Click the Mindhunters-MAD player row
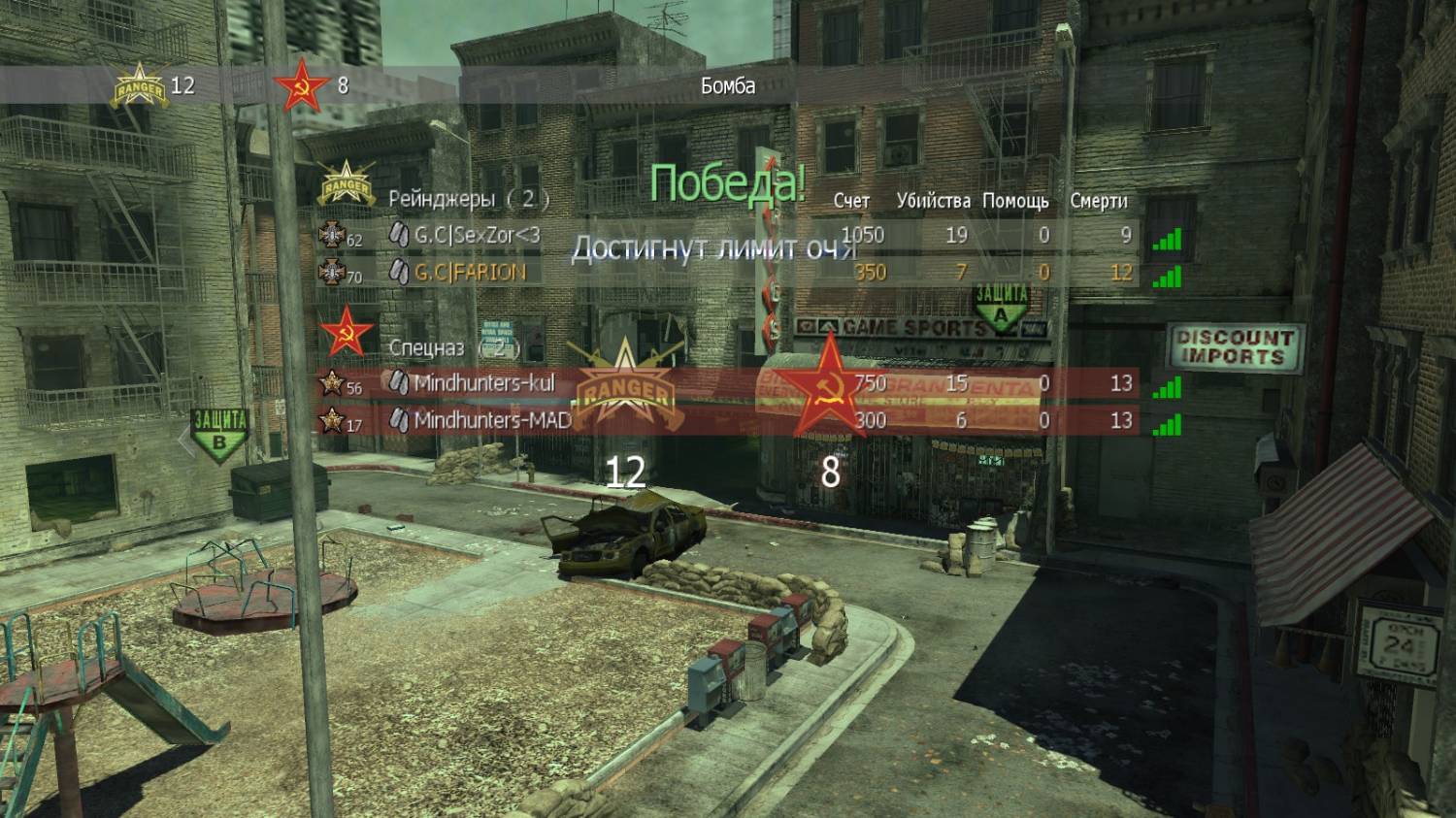This screenshot has width=1456, height=818. (x=491, y=420)
